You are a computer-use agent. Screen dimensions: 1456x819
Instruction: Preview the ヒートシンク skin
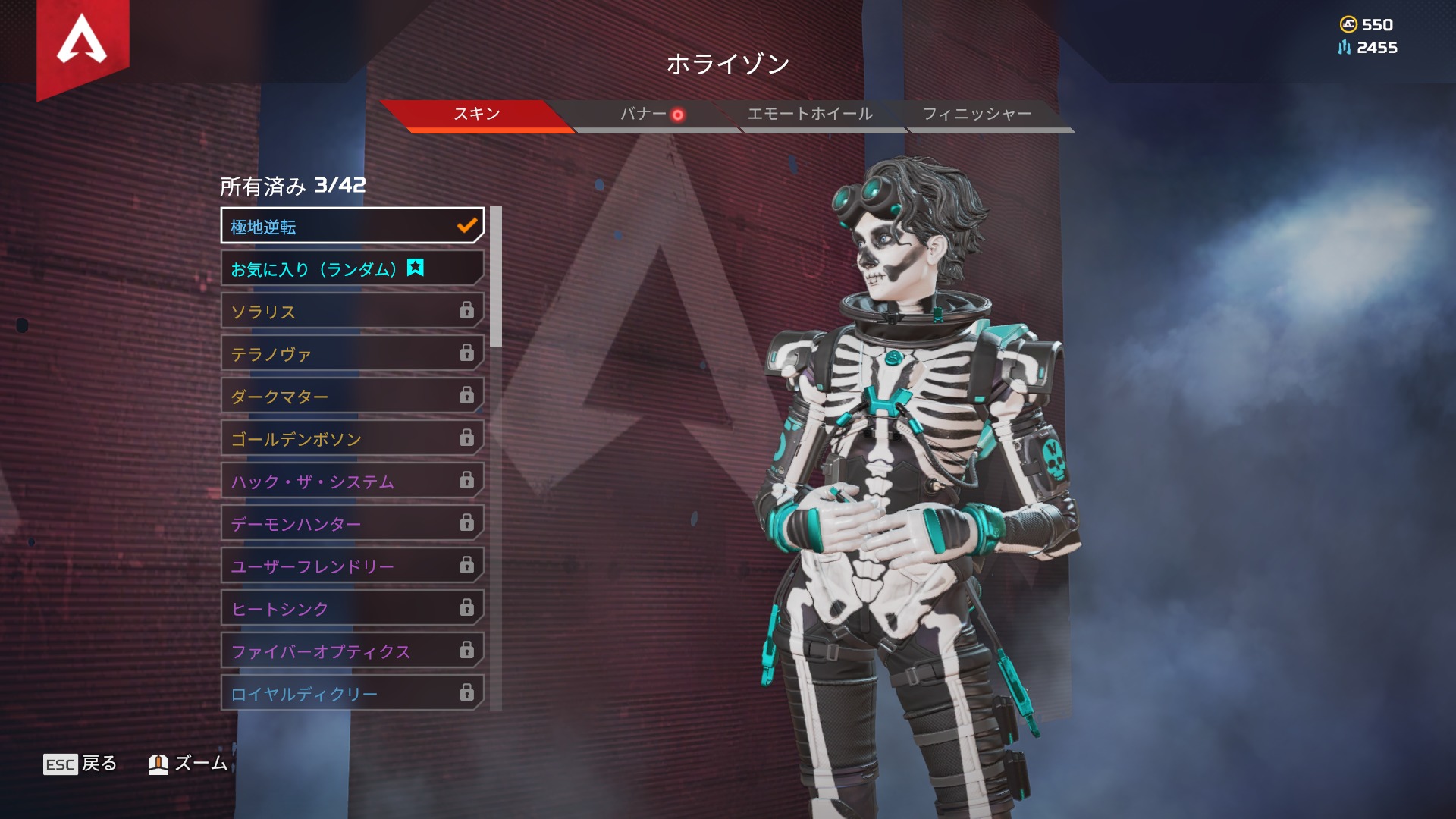[352, 608]
